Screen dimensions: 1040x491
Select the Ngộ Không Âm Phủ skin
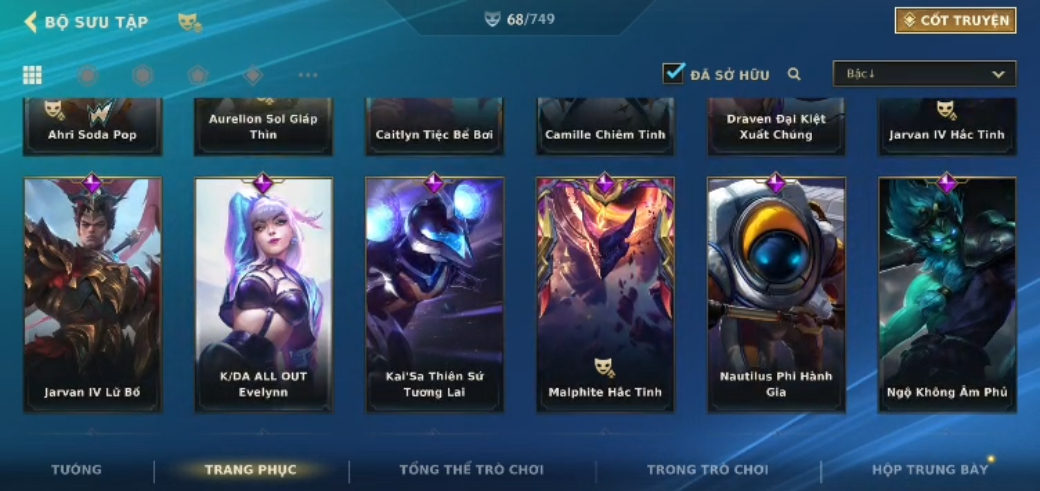[x=947, y=294]
